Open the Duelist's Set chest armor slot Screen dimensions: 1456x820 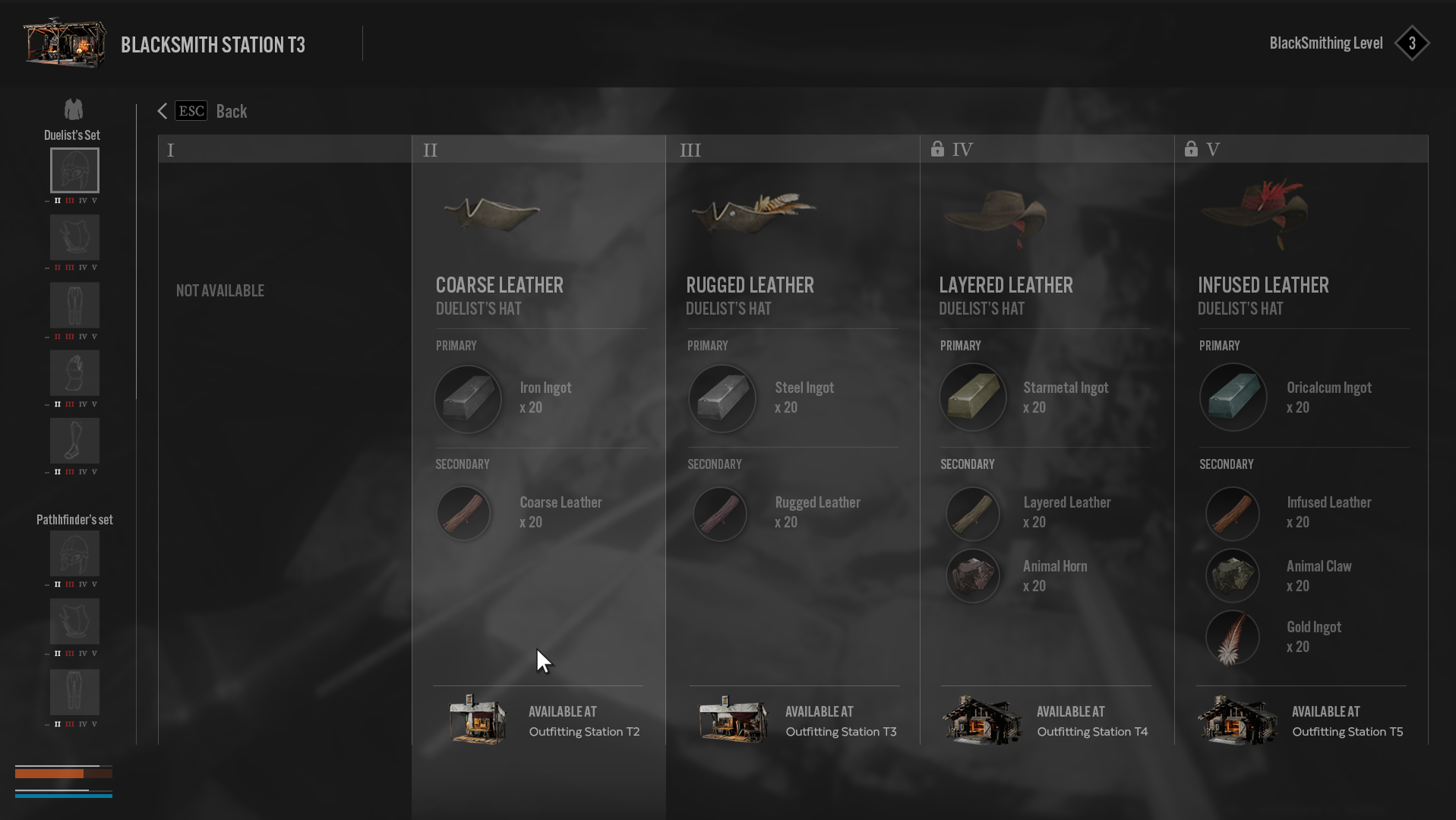point(74,237)
